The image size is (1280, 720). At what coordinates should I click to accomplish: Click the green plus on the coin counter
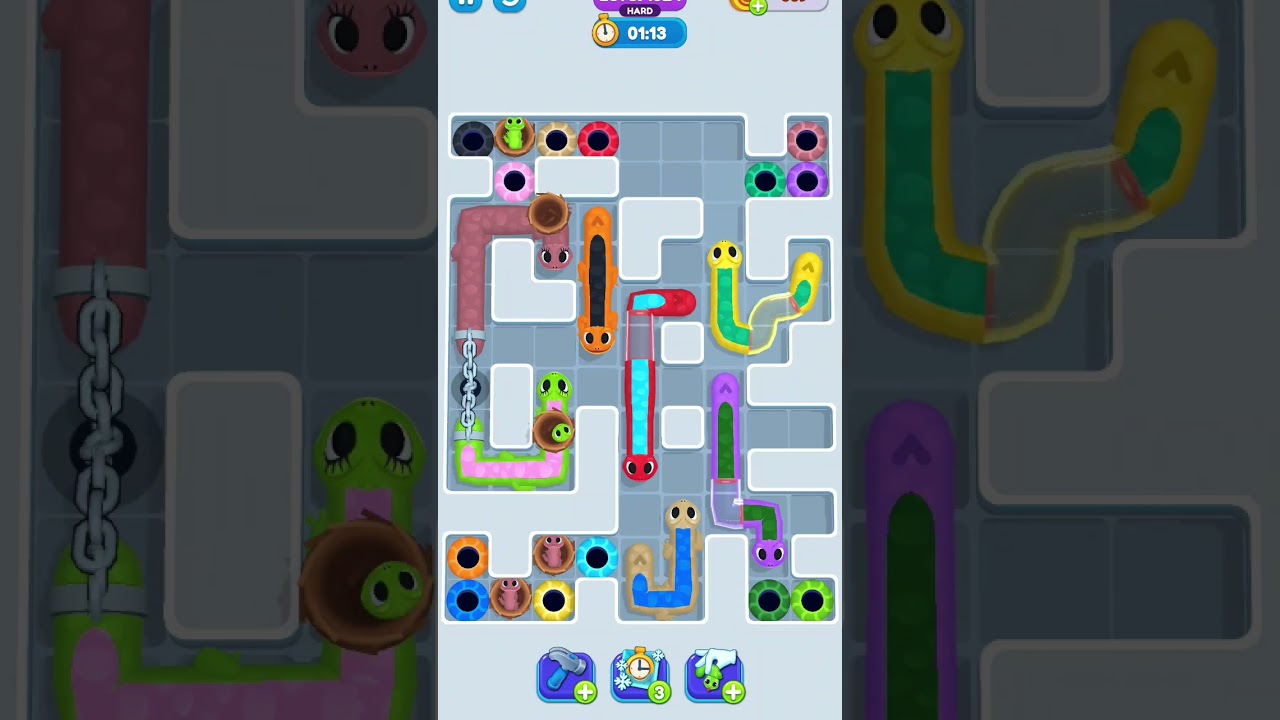click(x=758, y=8)
